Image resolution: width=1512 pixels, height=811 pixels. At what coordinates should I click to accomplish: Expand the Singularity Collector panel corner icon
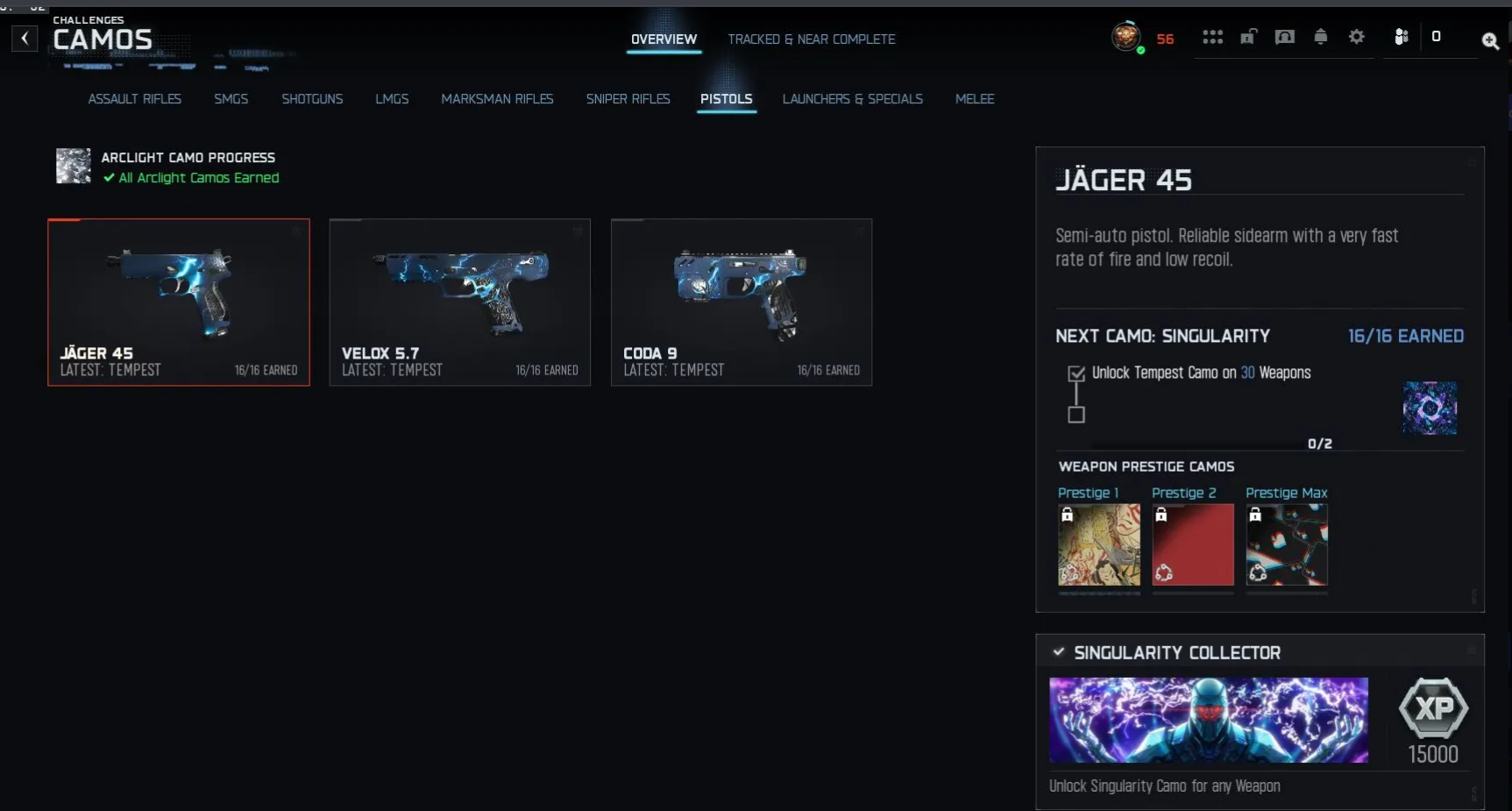(1471, 651)
